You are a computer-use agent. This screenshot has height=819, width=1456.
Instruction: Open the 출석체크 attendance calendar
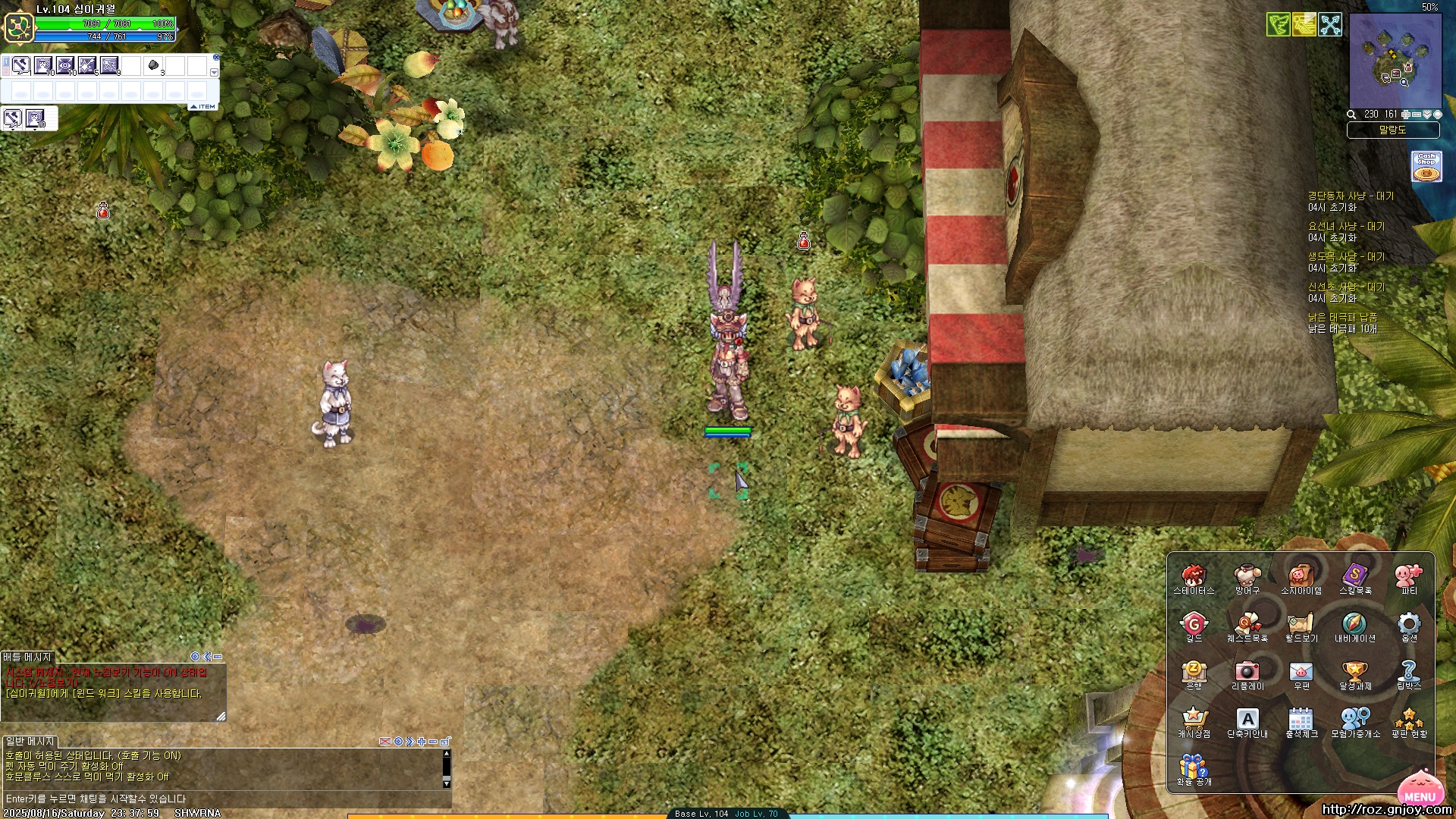(x=1301, y=719)
